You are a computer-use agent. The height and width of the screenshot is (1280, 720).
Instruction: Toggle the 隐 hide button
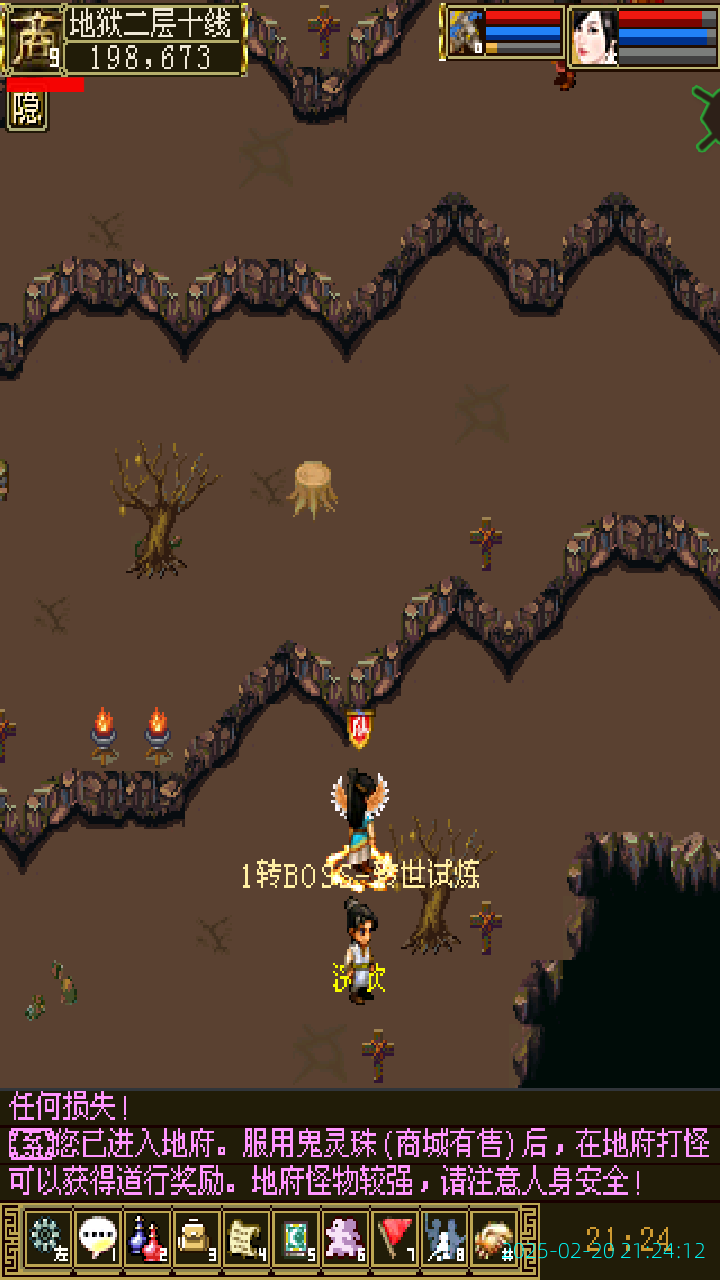click(x=27, y=109)
